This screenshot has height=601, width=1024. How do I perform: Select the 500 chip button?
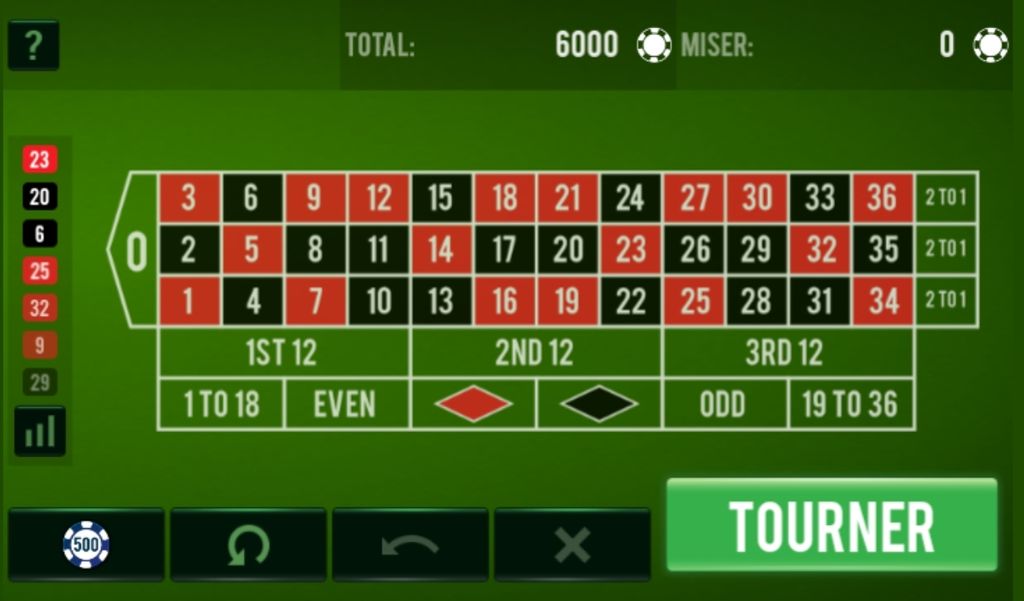coord(86,545)
